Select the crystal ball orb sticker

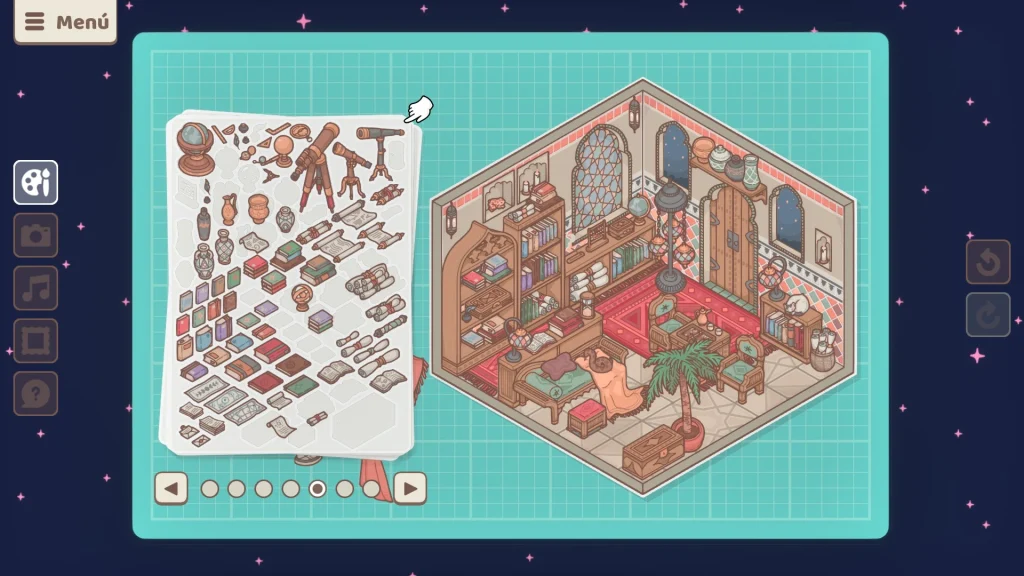click(x=283, y=151)
